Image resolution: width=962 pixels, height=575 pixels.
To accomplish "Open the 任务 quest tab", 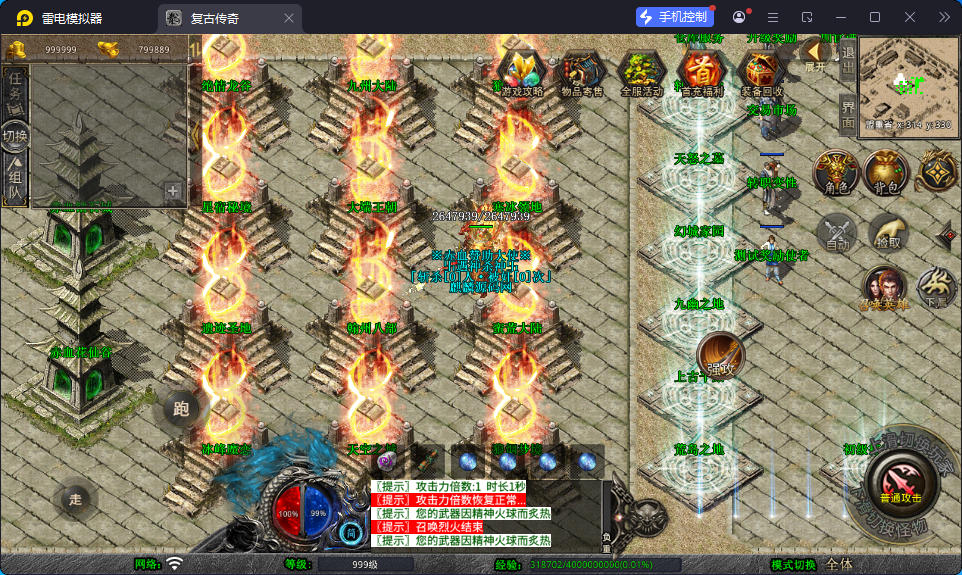I will [15, 85].
